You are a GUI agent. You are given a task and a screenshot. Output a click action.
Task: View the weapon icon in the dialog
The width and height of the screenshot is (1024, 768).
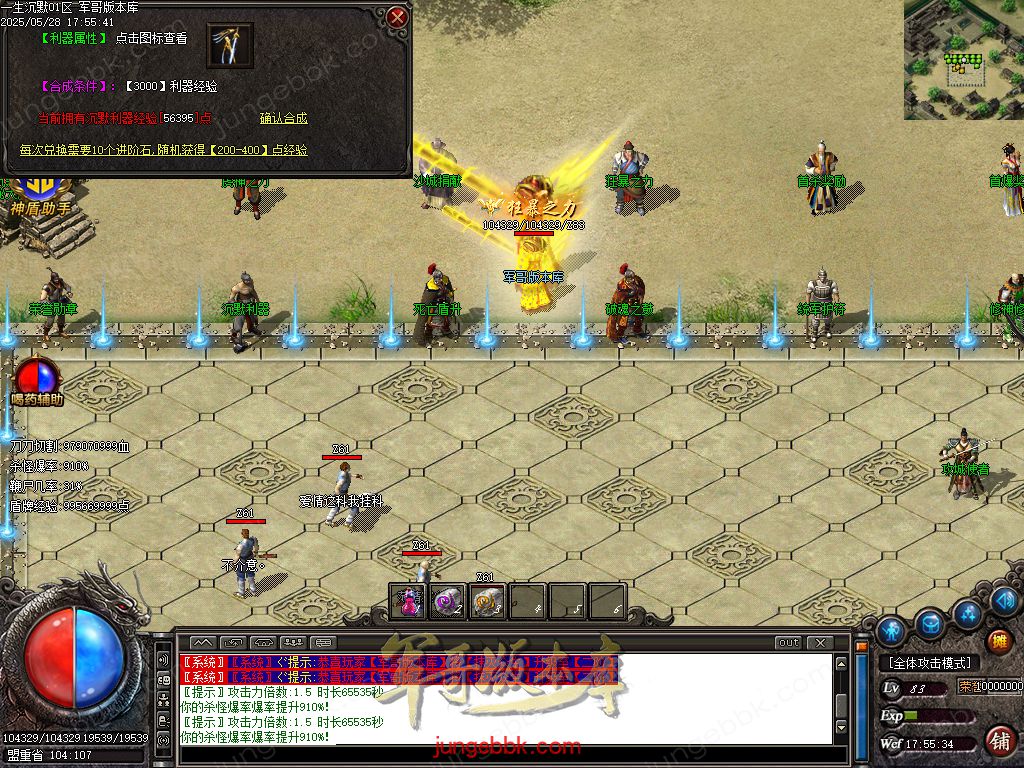tap(230, 45)
